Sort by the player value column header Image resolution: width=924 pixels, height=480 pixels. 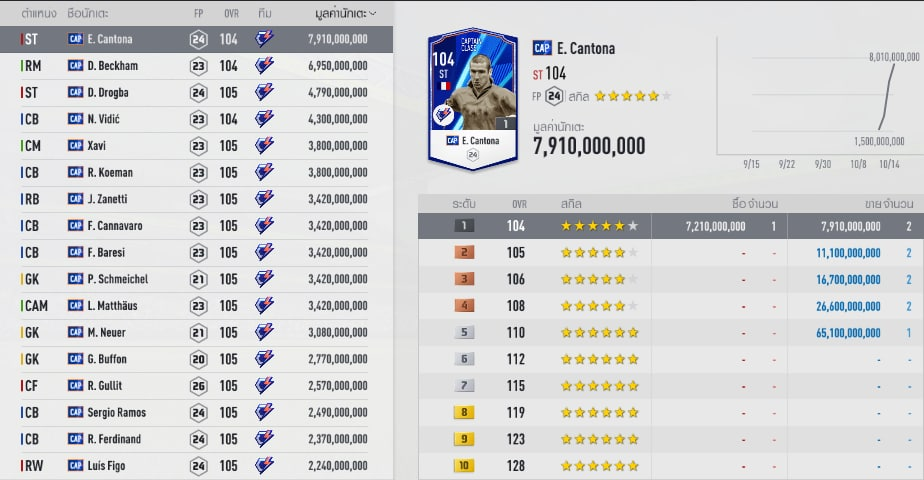click(345, 14)
